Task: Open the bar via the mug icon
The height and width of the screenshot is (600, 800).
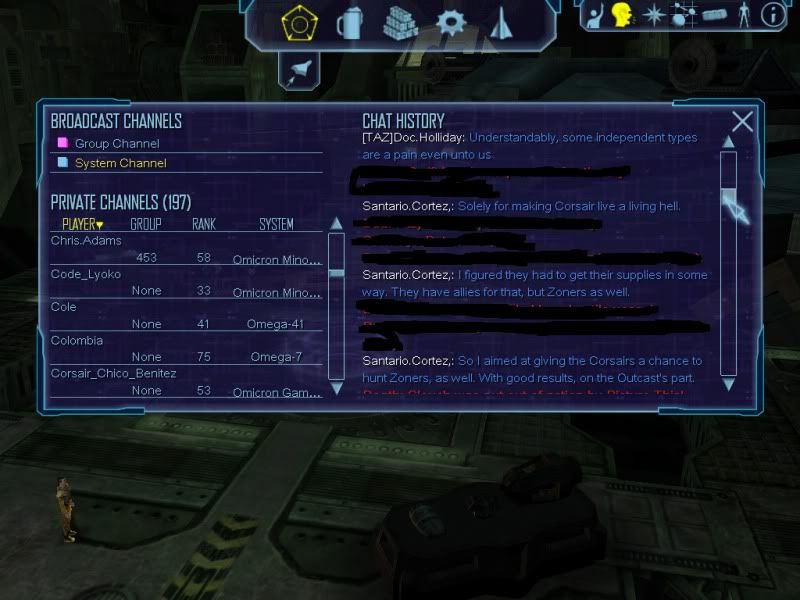Action: (x=349, y=20)
